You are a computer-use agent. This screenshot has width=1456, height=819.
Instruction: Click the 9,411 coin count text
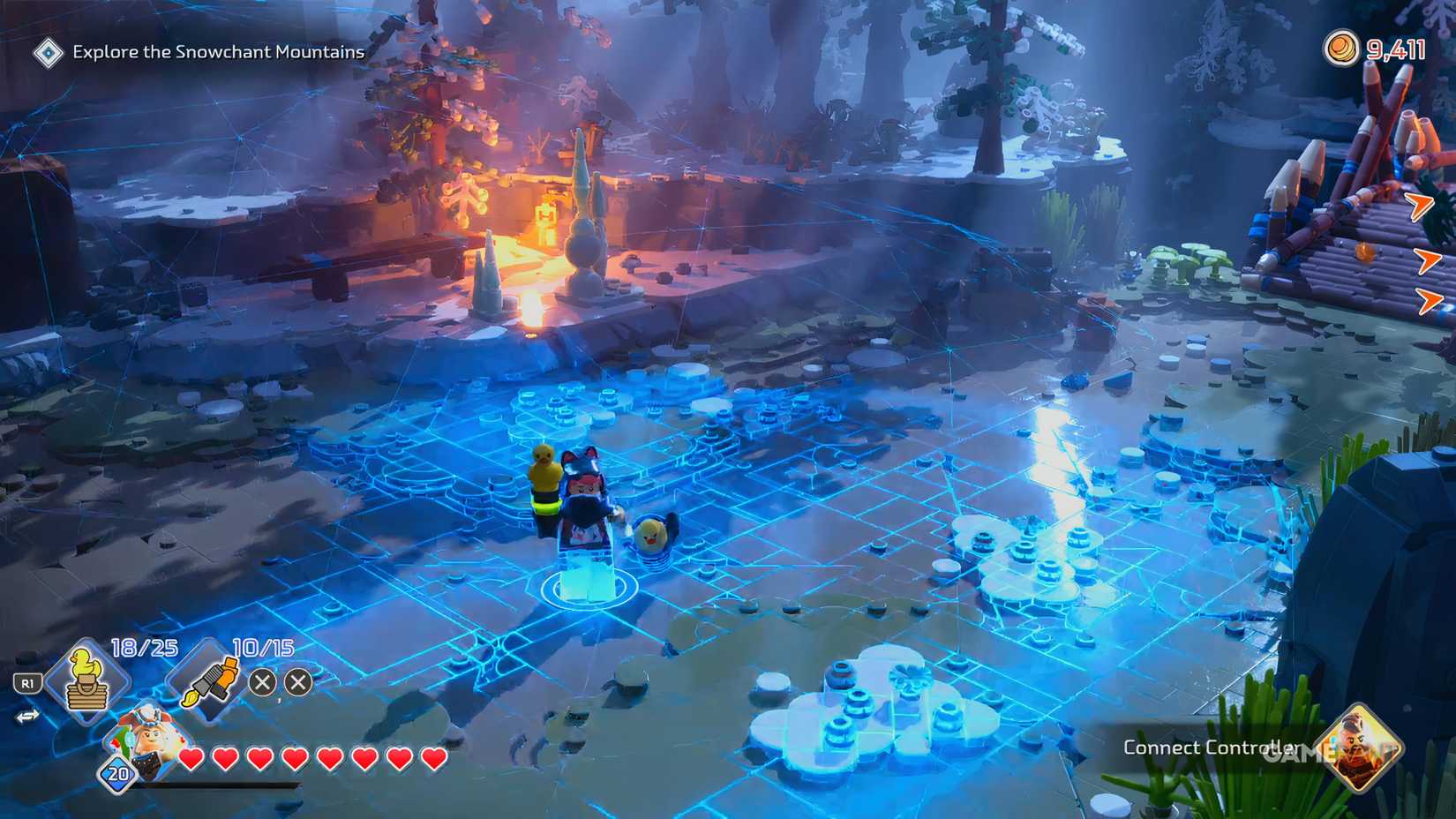click(1396, 50)
